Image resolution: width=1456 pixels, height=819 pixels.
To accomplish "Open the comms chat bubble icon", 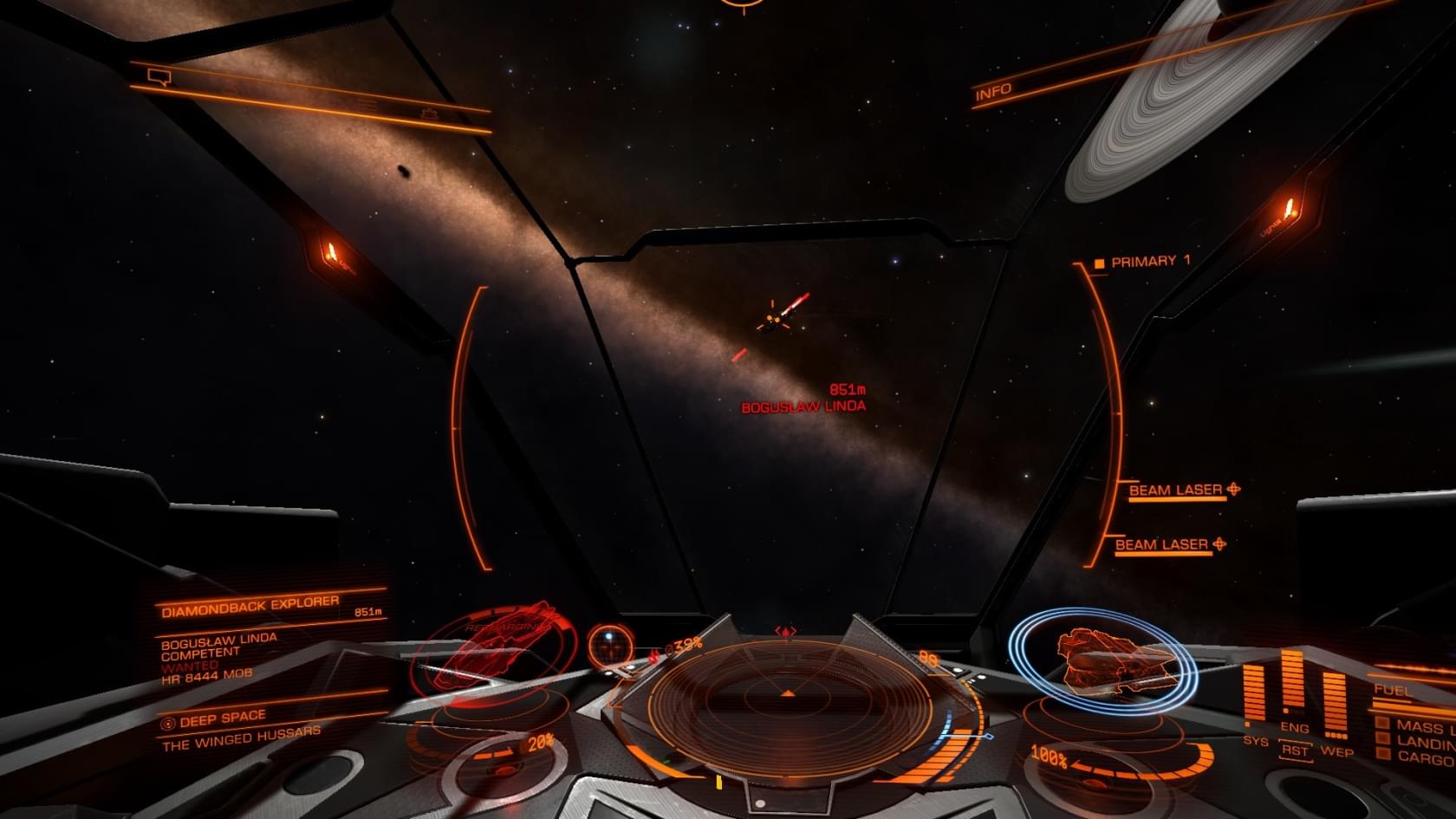I will tap(159, 78).
